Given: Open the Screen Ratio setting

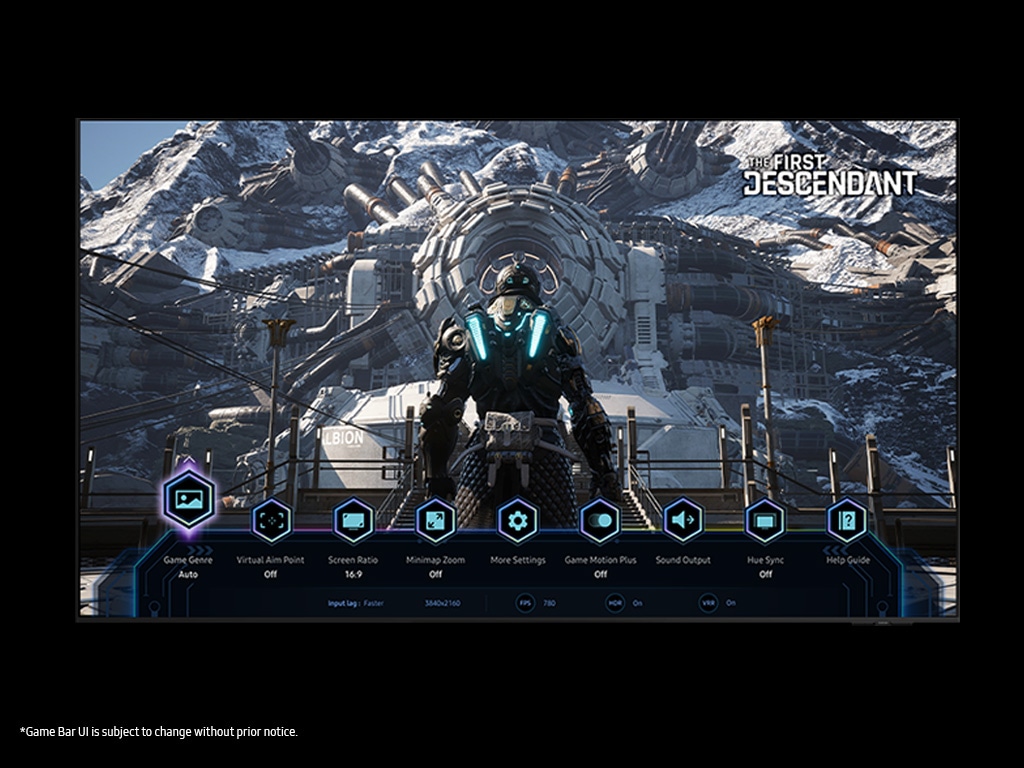Looking at the screenshot, I should tap(353, 520).
